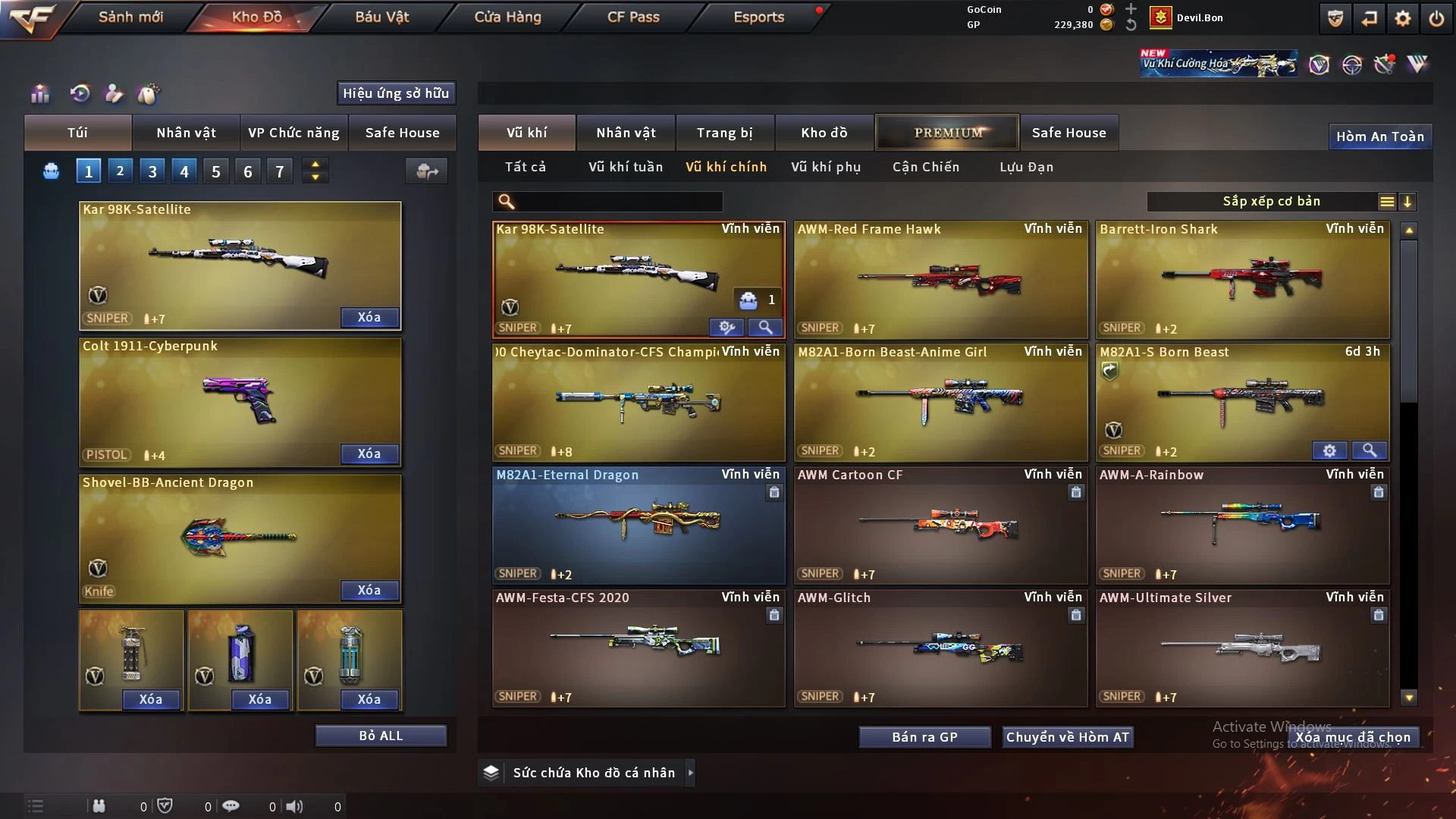The image size is (1456, 819).
Task: Open the Cửa Hàng shop menu
Action: pyautogui.click(x=507, y=17)
